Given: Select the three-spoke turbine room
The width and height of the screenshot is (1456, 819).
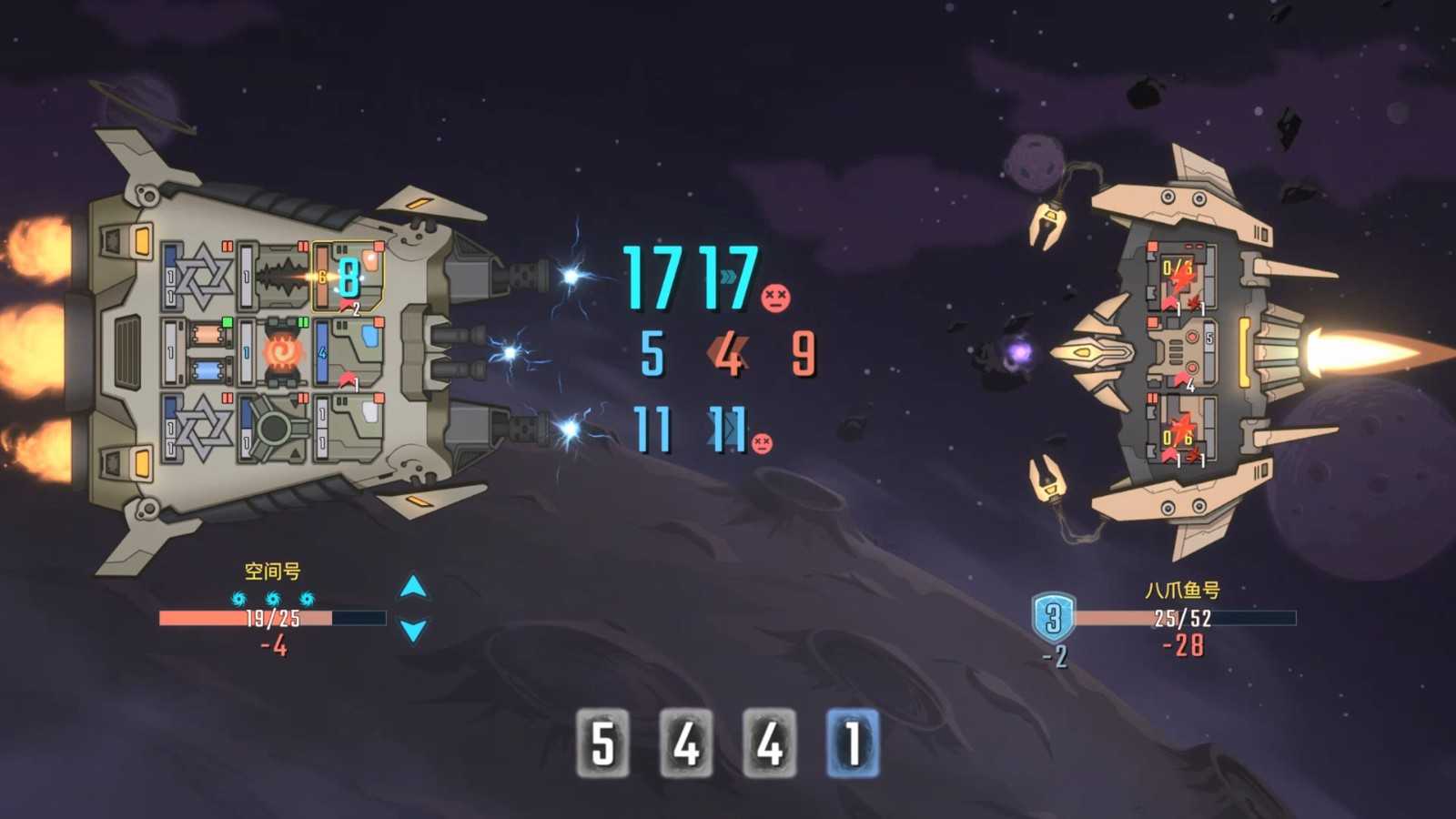Looking at the screenshot, I should click(x=274, y=427).
